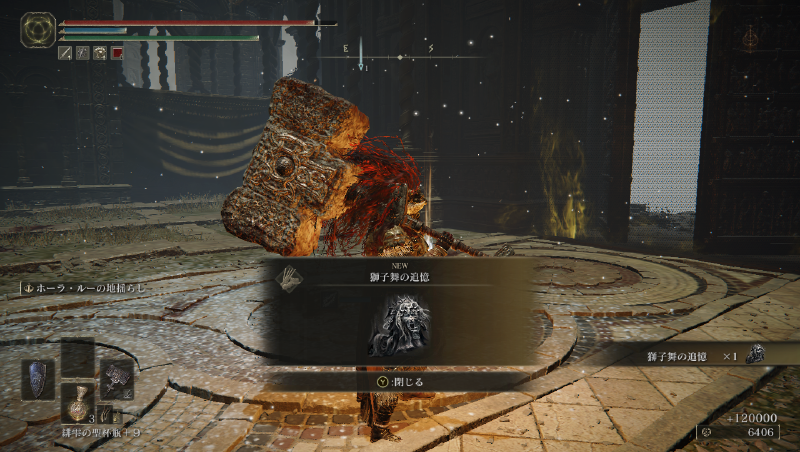
Task: Select the round golden emblem by health bar
Action: [x=38, y=30]
